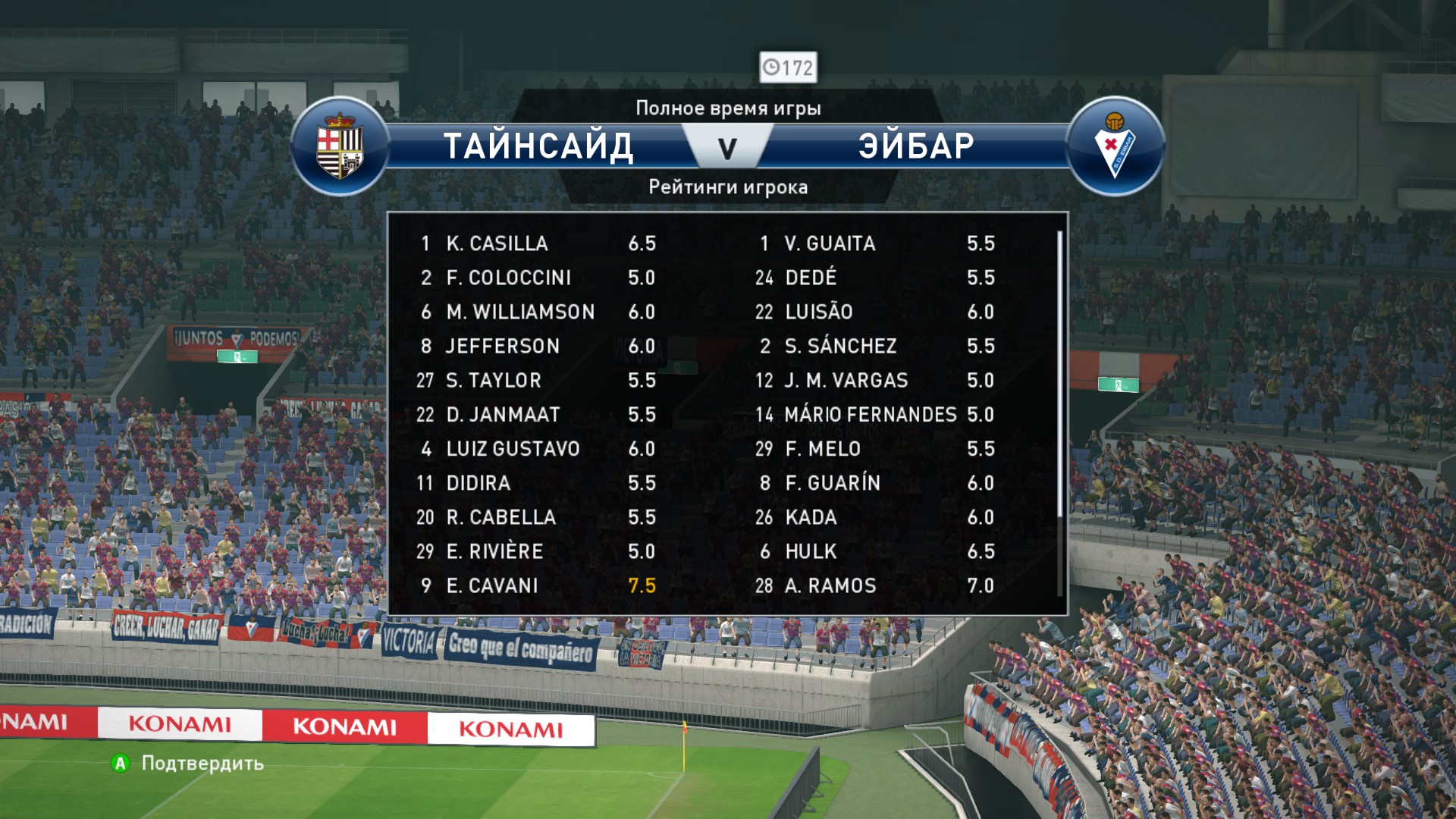Pick A. Ramos in the Eibar list
1456x819 pixels.
point(830,585)
